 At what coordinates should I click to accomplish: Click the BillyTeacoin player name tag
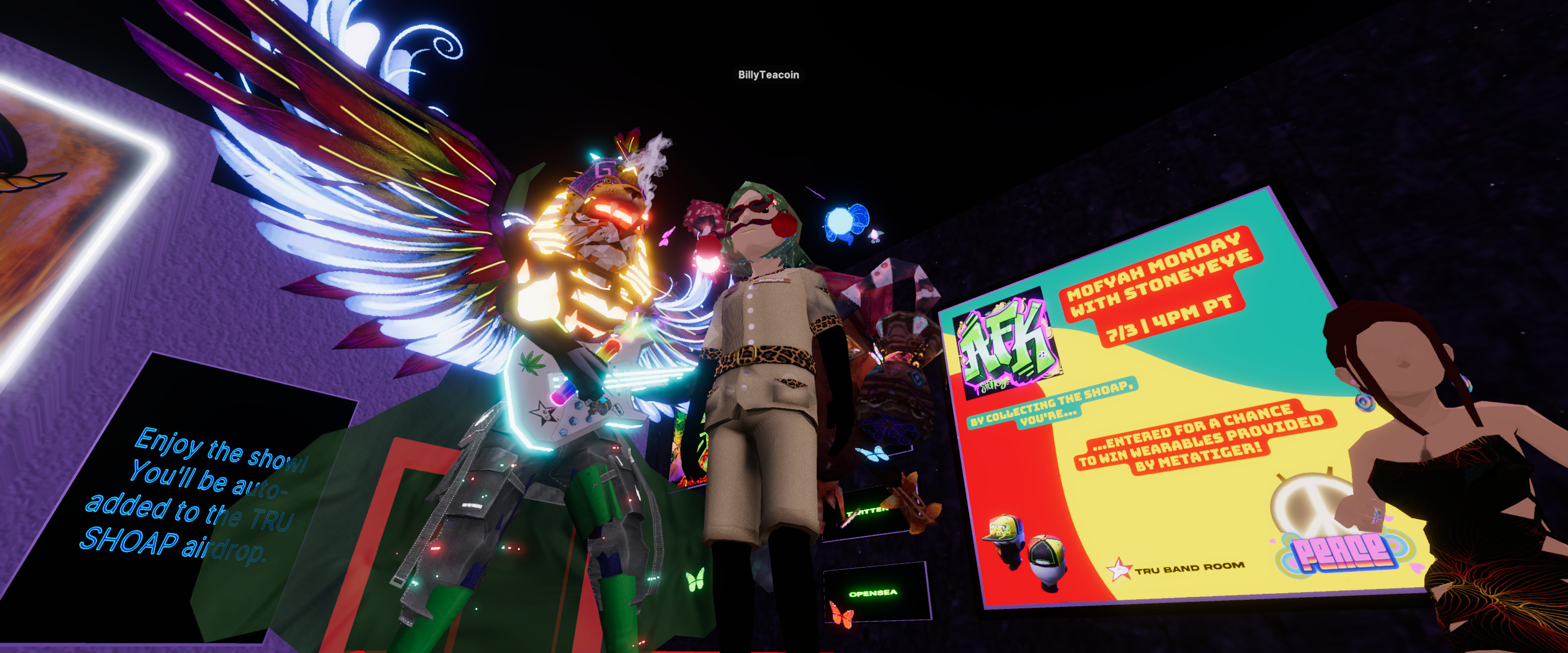(x=768, y=75)
